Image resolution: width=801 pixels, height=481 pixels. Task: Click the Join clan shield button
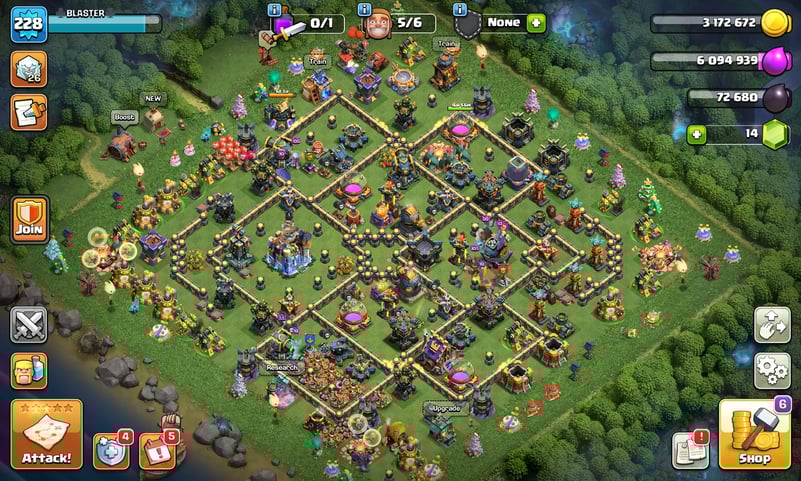tap(30, 218)
